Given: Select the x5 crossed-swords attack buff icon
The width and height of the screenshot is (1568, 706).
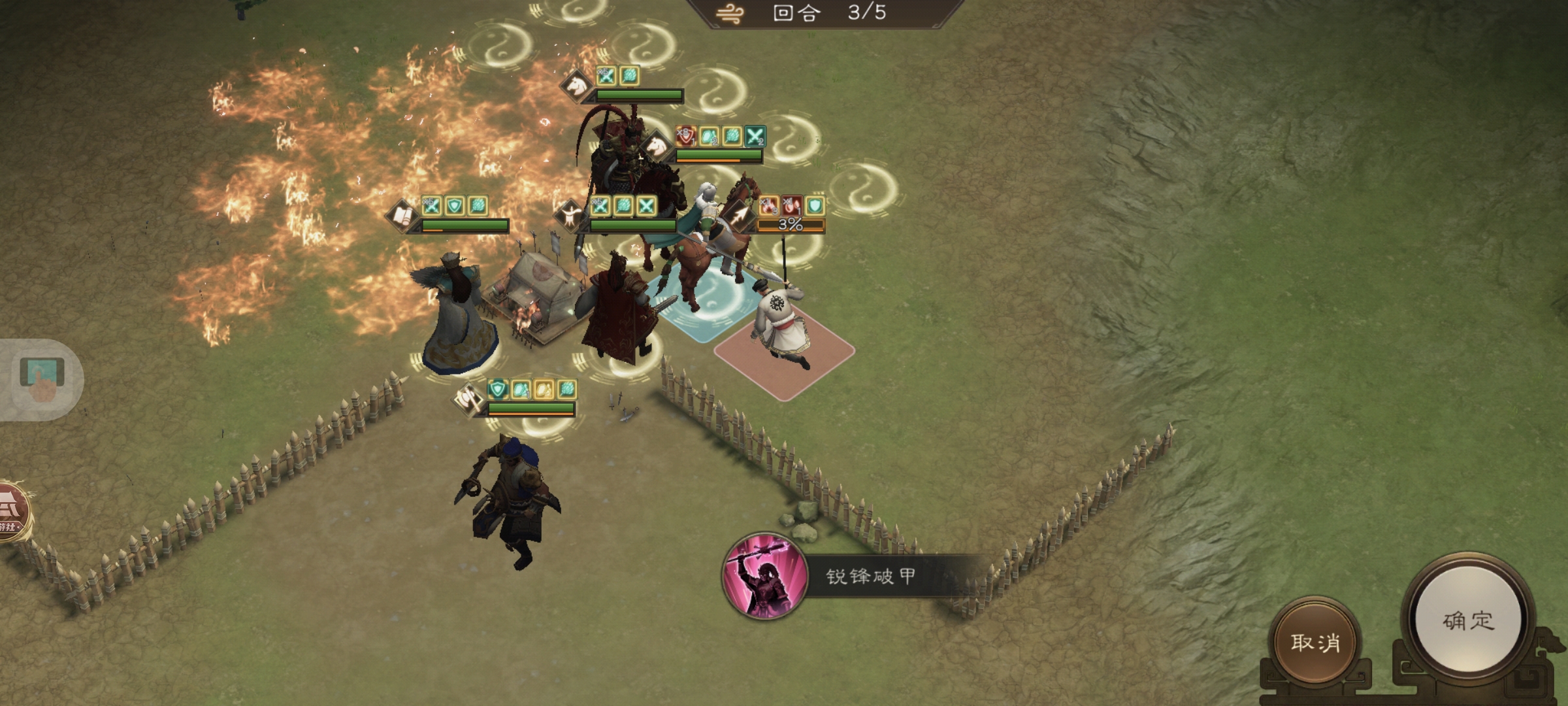Looking at the screenshot, I should tap(606, 75).
